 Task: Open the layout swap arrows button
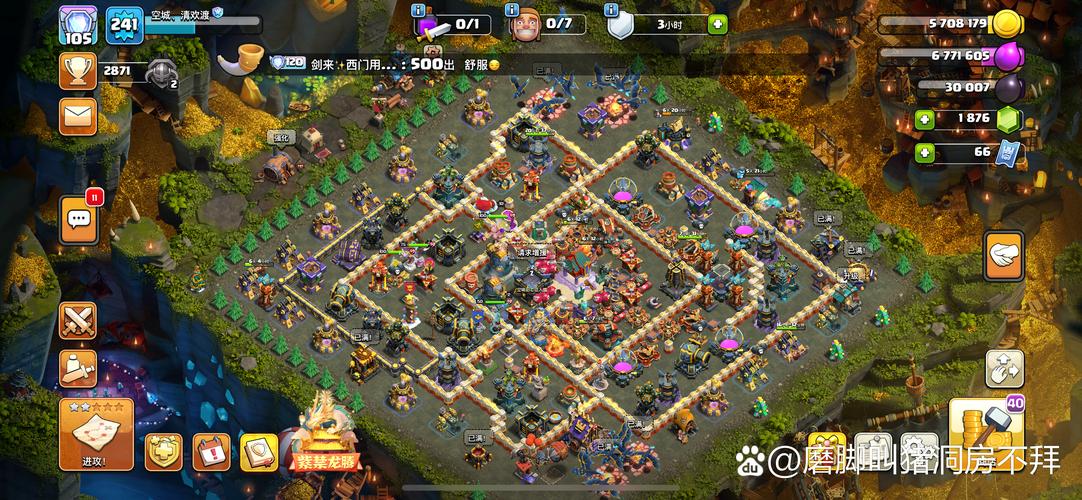(x=1003, y=369)
